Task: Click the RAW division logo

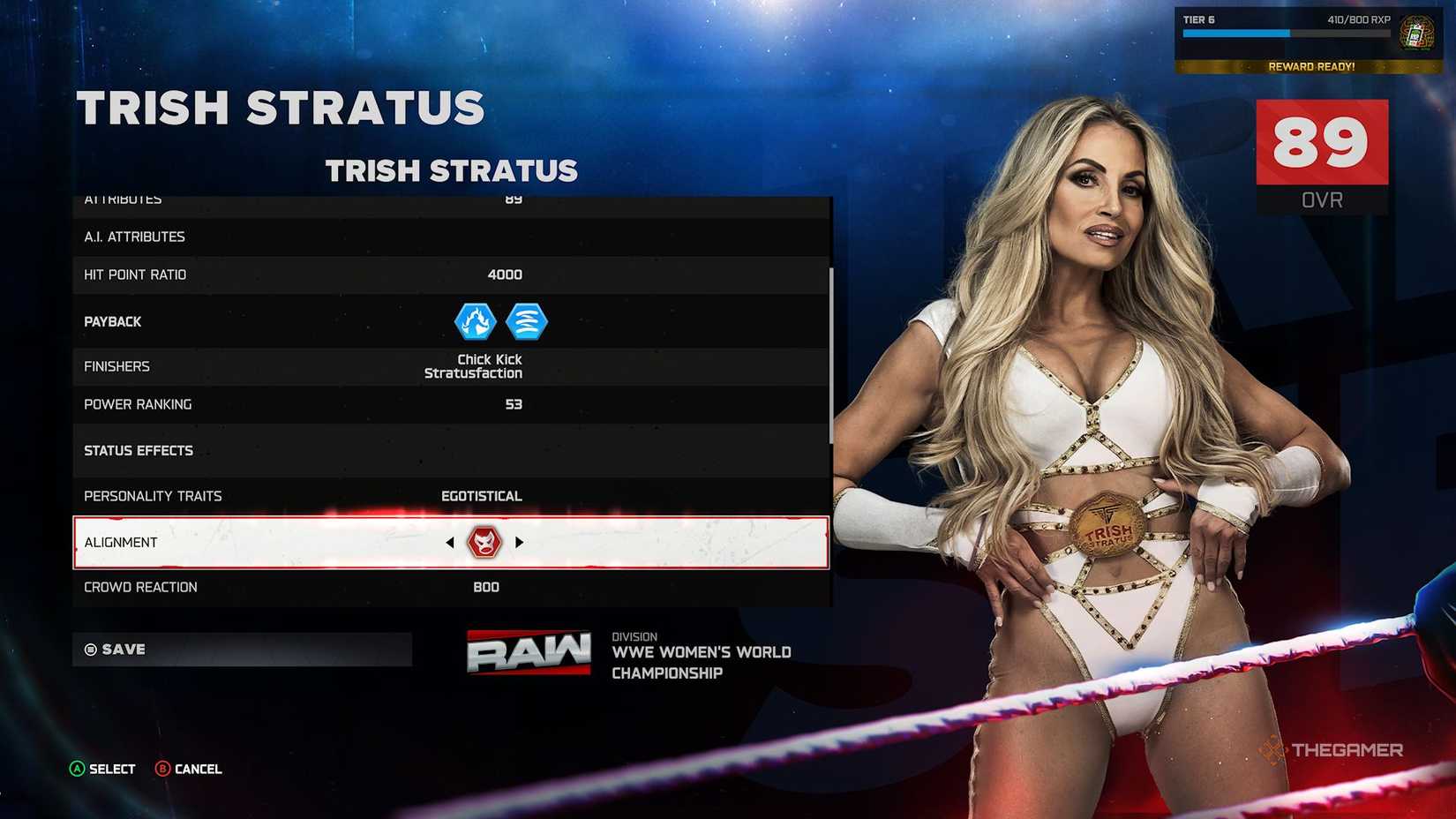Action: (528, 652)
